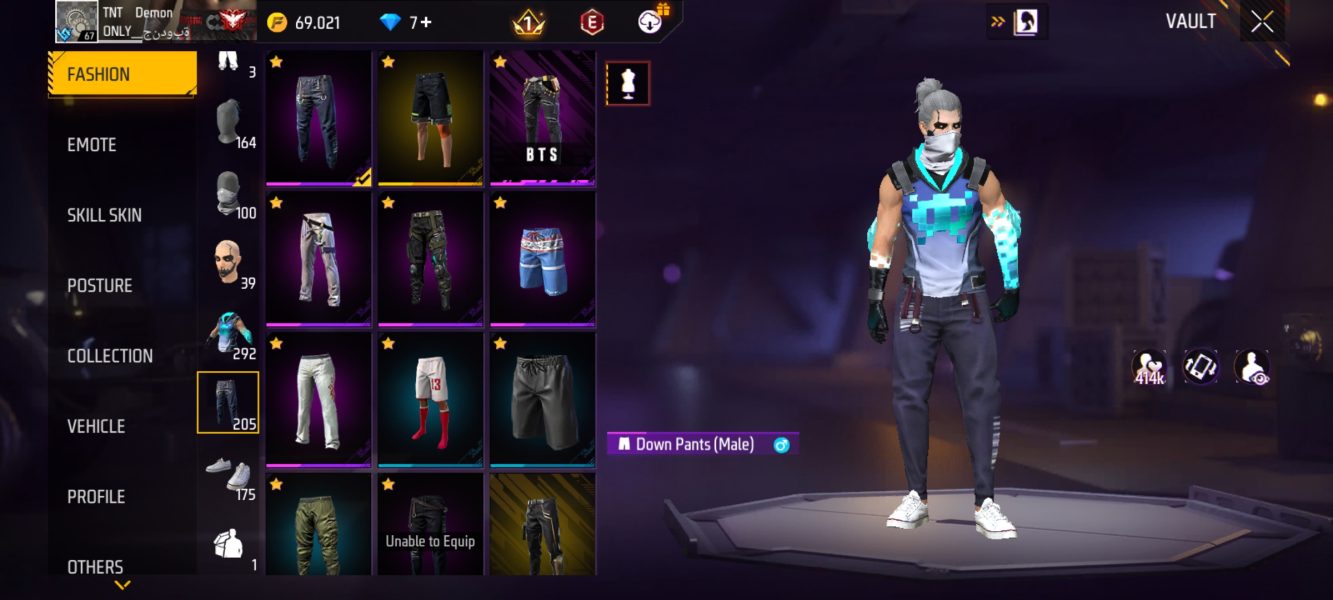The image size is (1333, 600).
Task: Switch to the Skill Skin tab
Action: point(104,215)
